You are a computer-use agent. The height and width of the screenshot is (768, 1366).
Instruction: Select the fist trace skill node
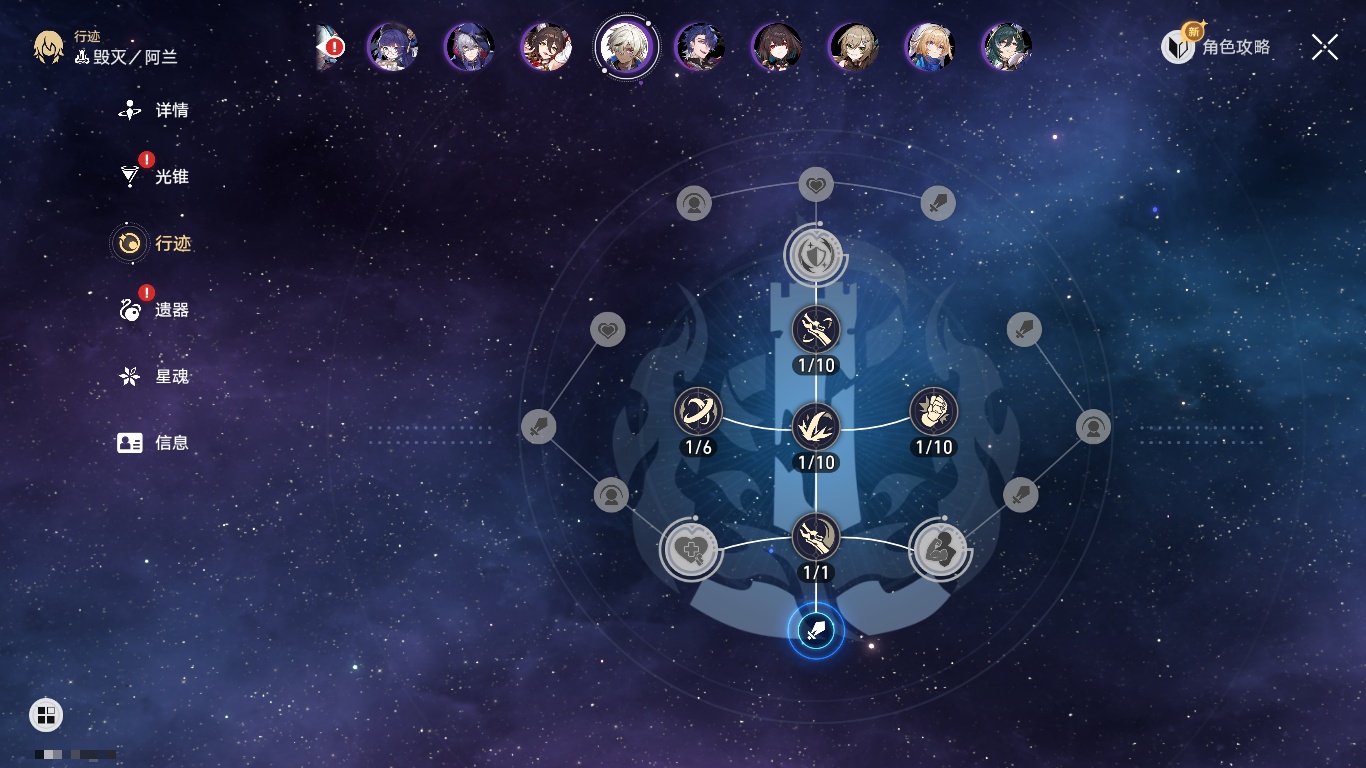(x=934, y=412)
